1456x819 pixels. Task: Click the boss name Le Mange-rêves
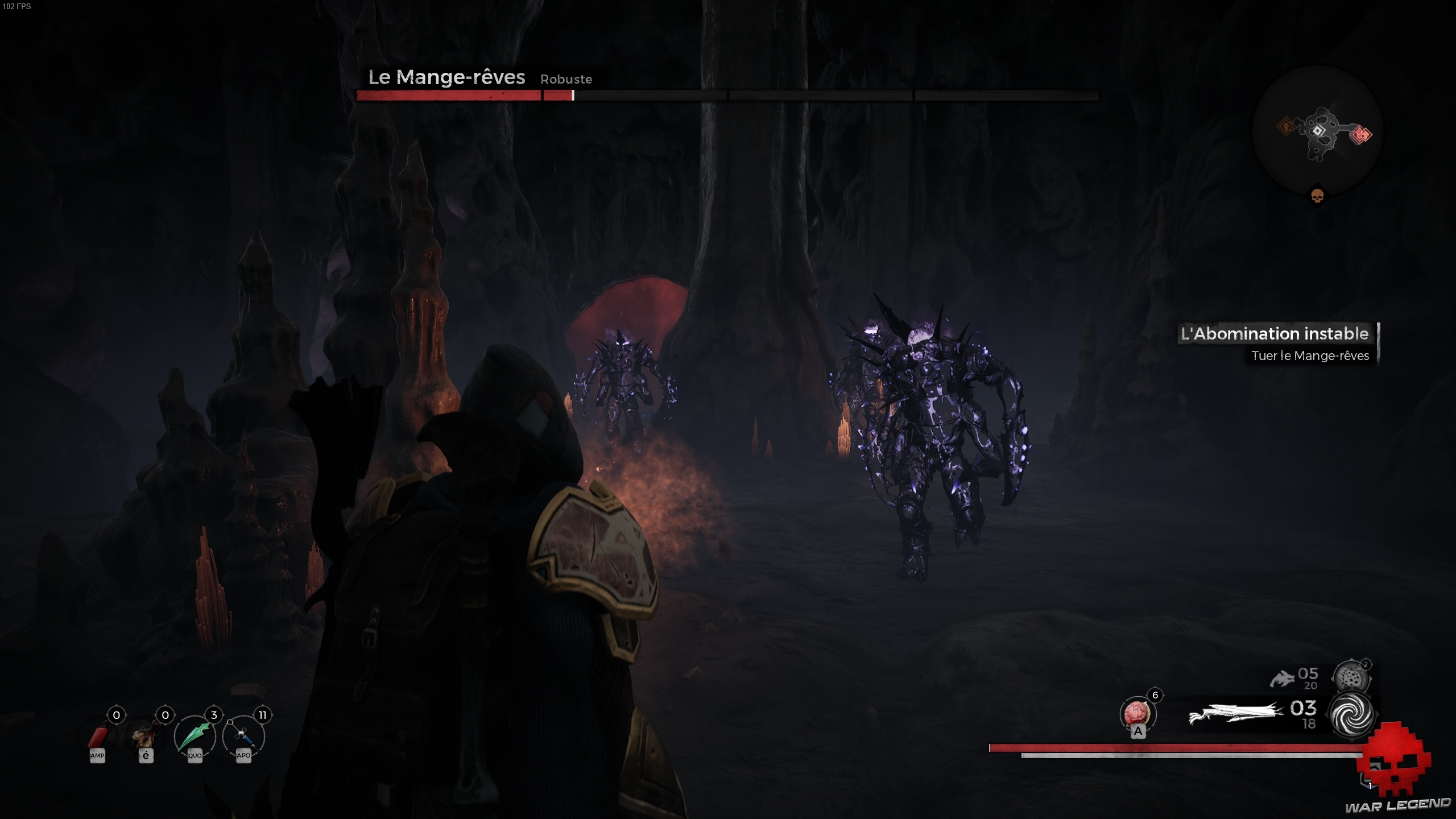446,77
